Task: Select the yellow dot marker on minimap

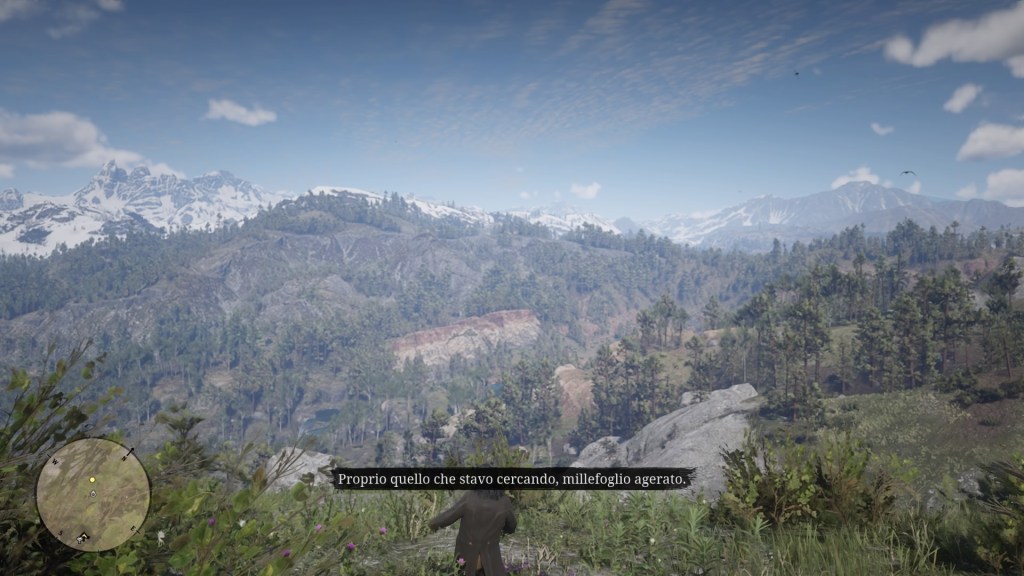Action: (92, 480)
